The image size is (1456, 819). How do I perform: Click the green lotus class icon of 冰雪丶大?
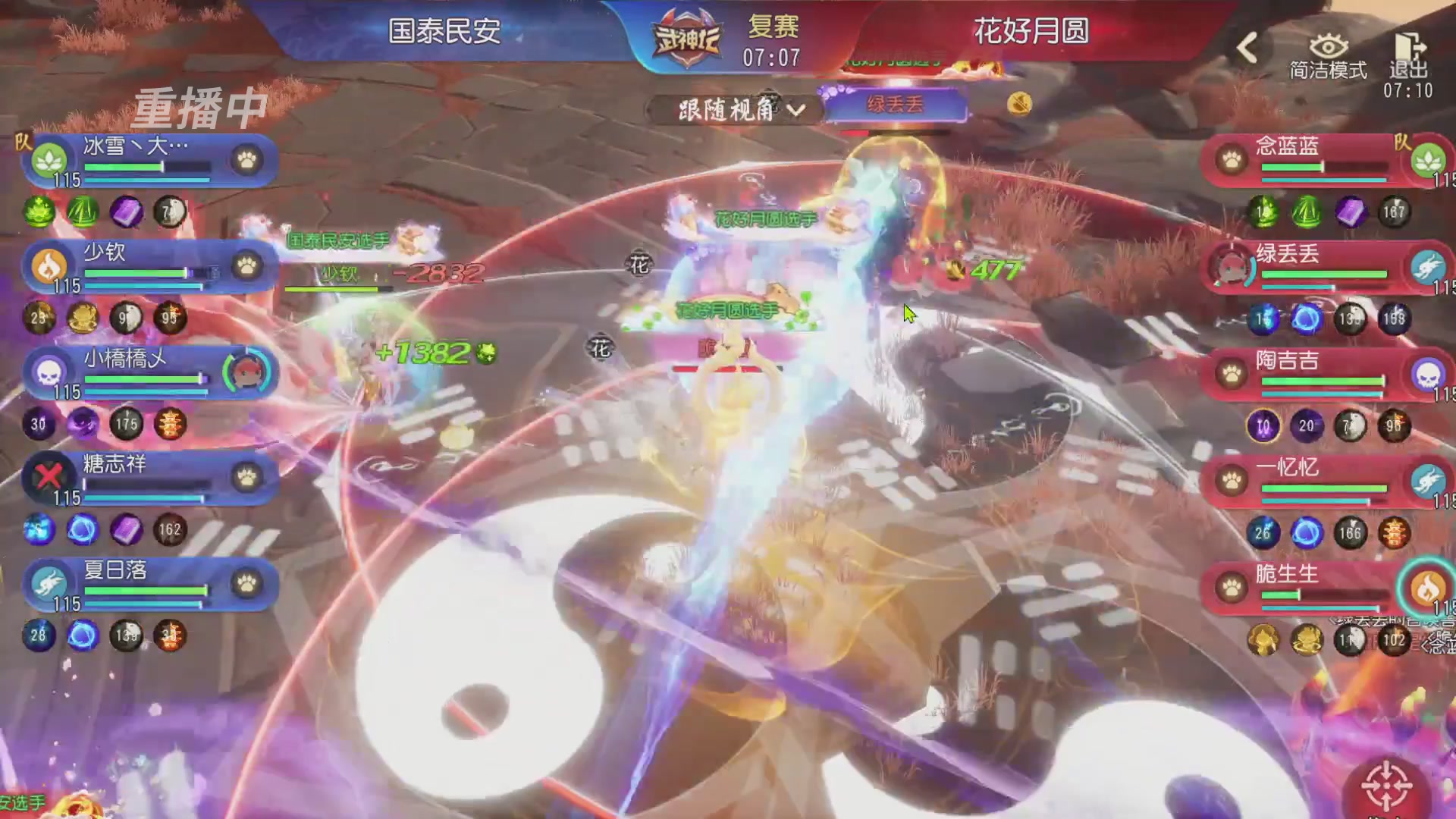[48, 159]
